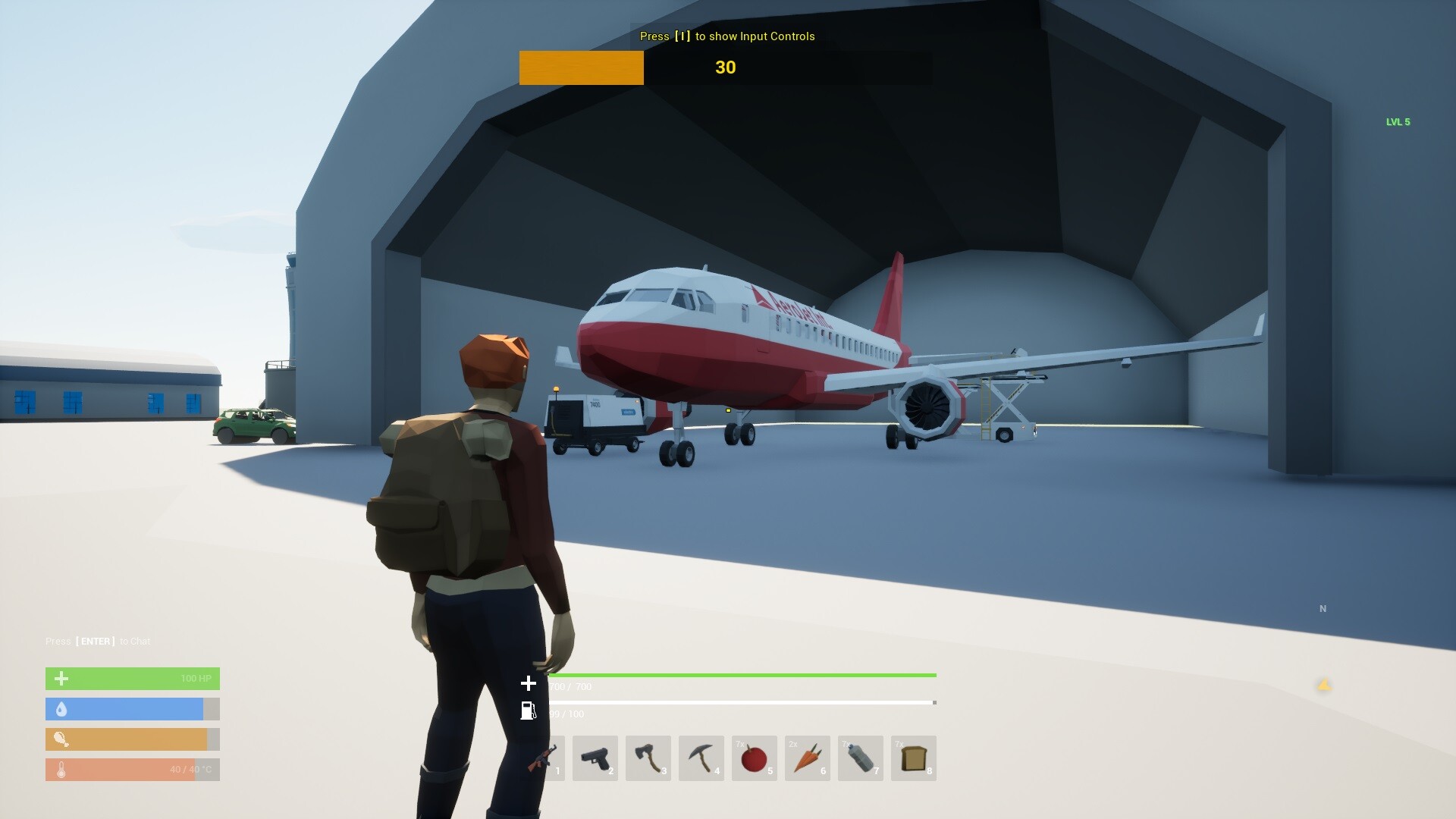Select the apple in hotbar slot 5
Viewport: 1456px width, 819px height.
756,758
